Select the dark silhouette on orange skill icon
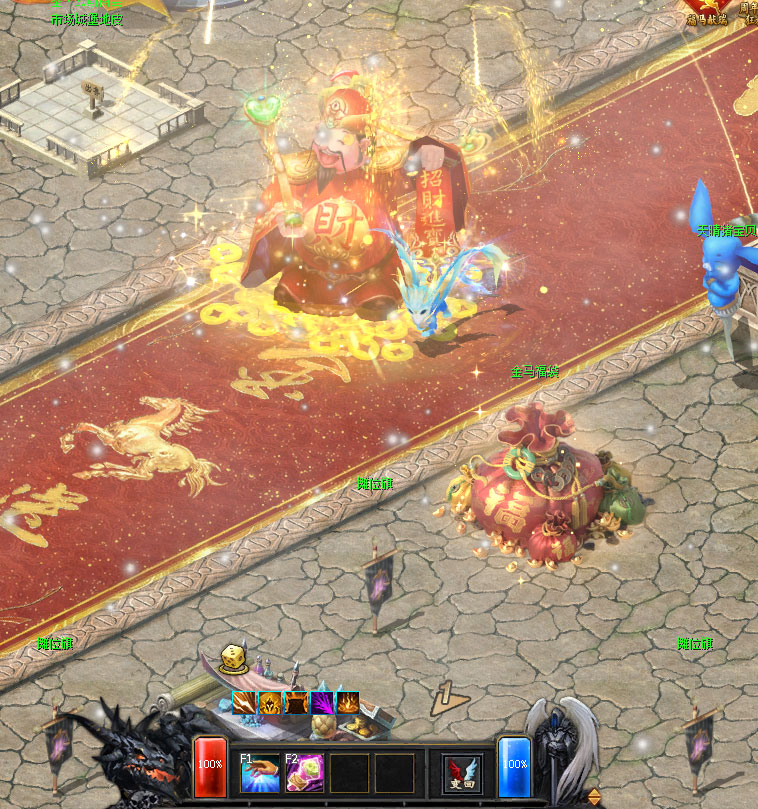The image size is (758, 809). (296, 703)
